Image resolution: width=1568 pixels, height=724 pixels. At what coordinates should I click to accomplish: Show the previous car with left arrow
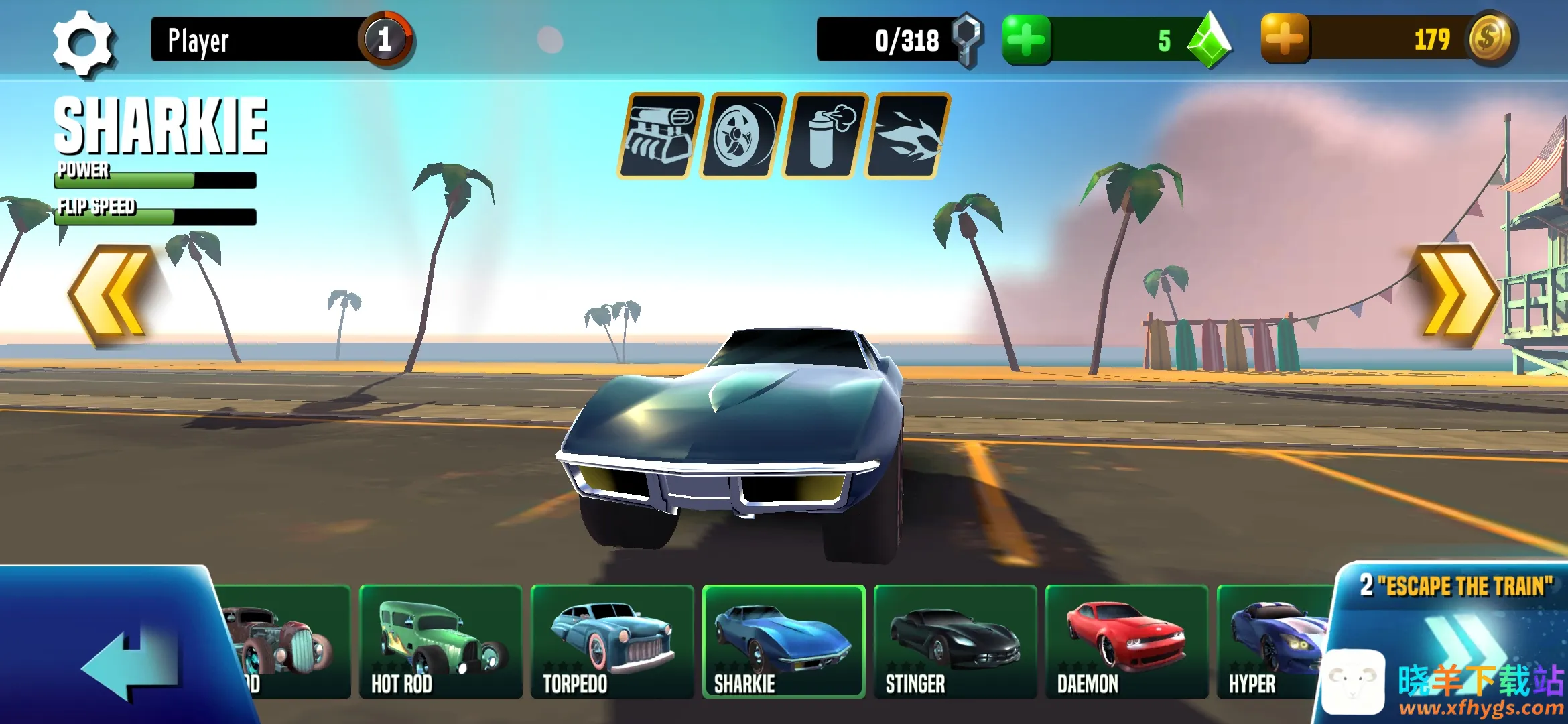coord(111,296)
